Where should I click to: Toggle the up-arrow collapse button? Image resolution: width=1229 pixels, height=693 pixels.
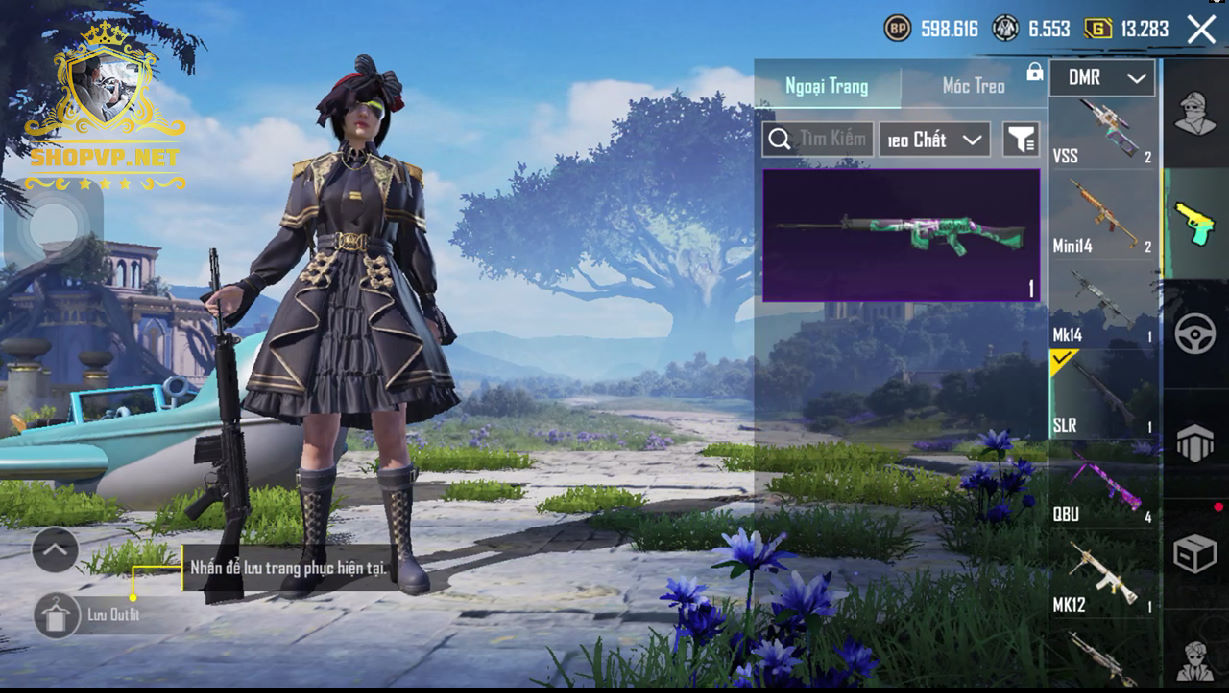[55, 549]
